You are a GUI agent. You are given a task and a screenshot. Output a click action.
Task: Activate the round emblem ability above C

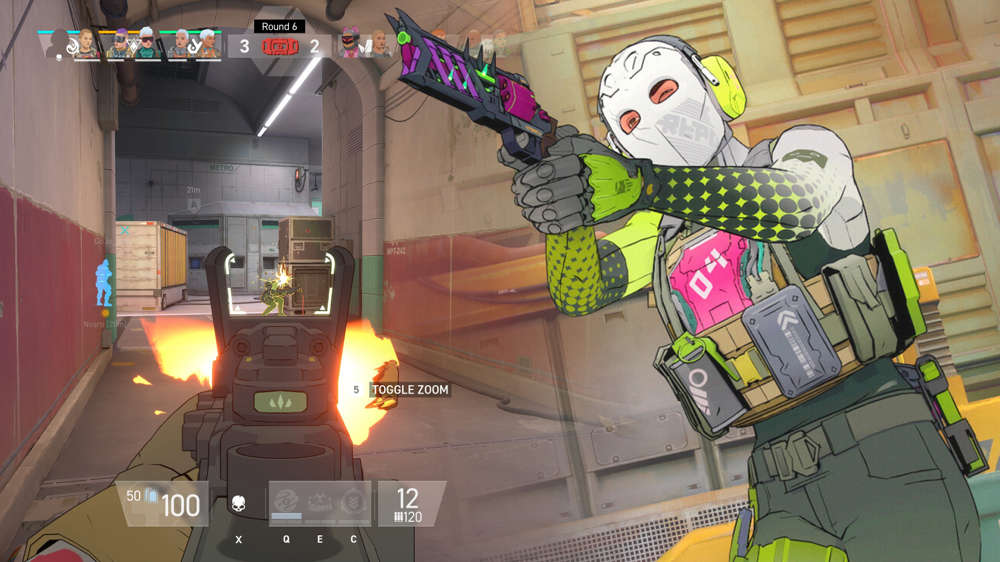[x=352, y=501]
